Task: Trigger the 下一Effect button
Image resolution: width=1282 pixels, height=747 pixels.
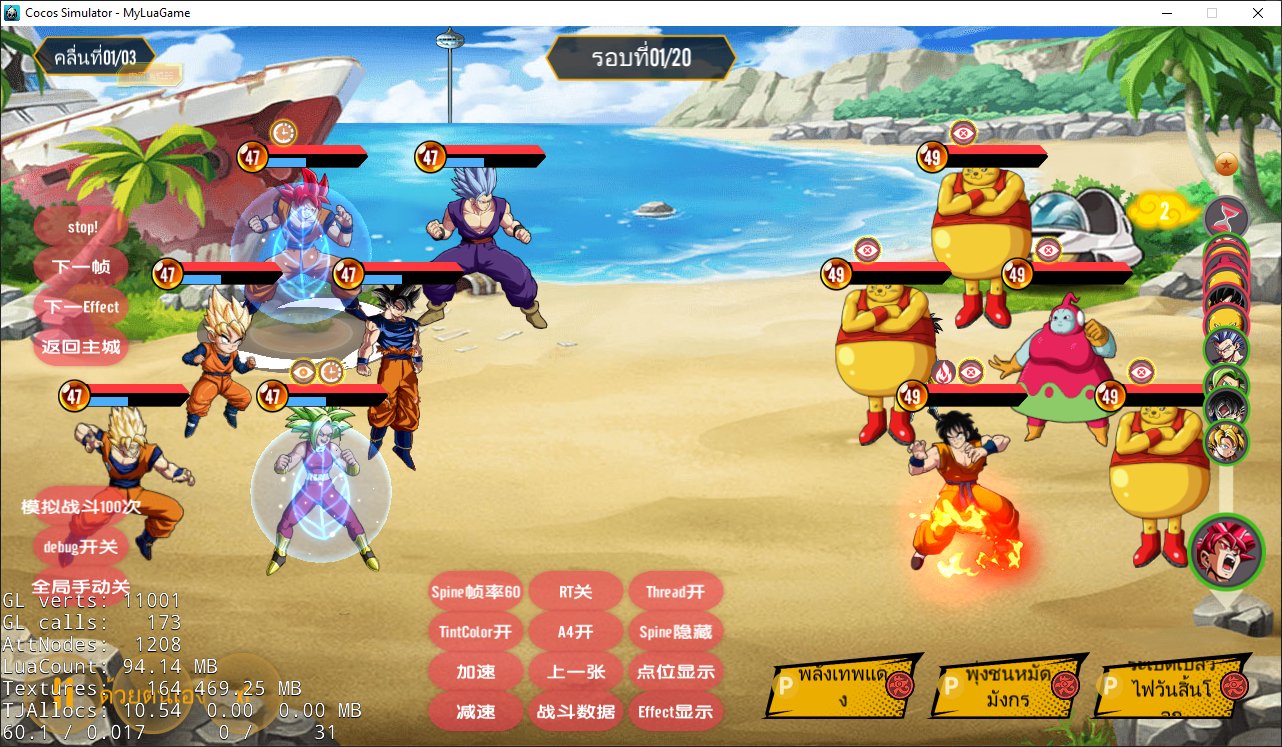Action: [x=82, y=307]
